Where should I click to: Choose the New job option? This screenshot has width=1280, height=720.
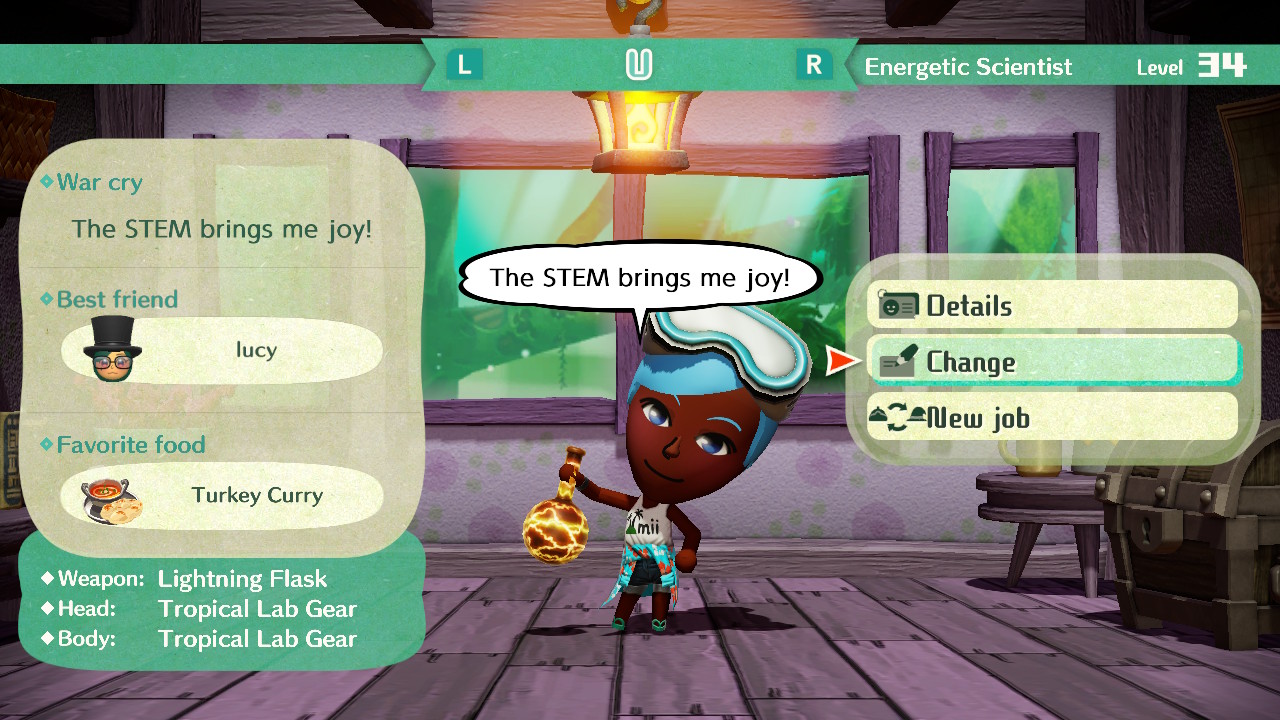pos(1051,418)
